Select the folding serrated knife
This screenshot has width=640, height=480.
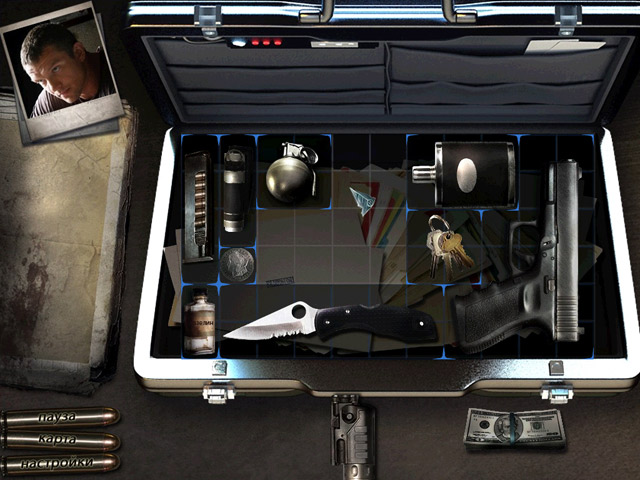coord(330,322)
